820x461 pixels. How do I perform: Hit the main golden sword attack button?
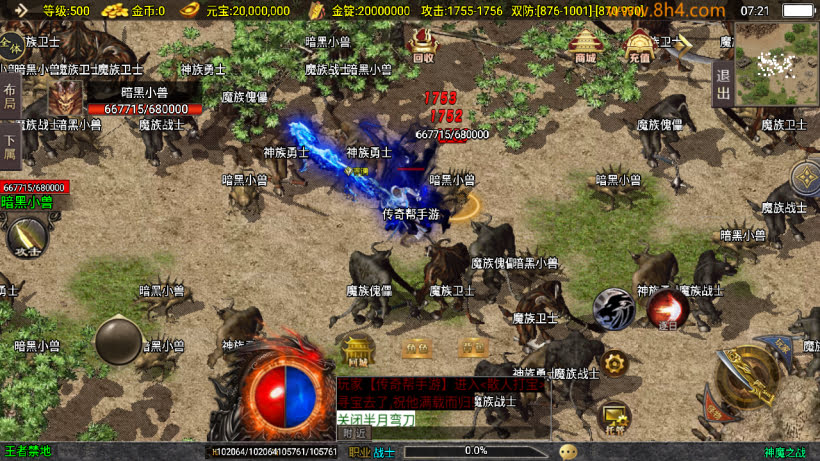point(752,376)
